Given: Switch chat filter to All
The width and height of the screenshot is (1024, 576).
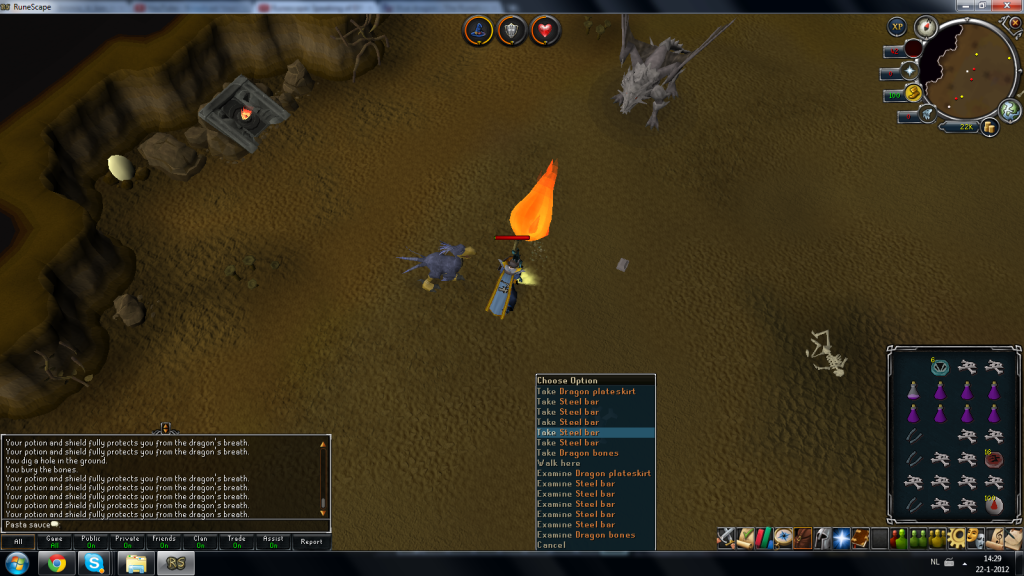Looking at the screenshot, I should pos(18,542).
